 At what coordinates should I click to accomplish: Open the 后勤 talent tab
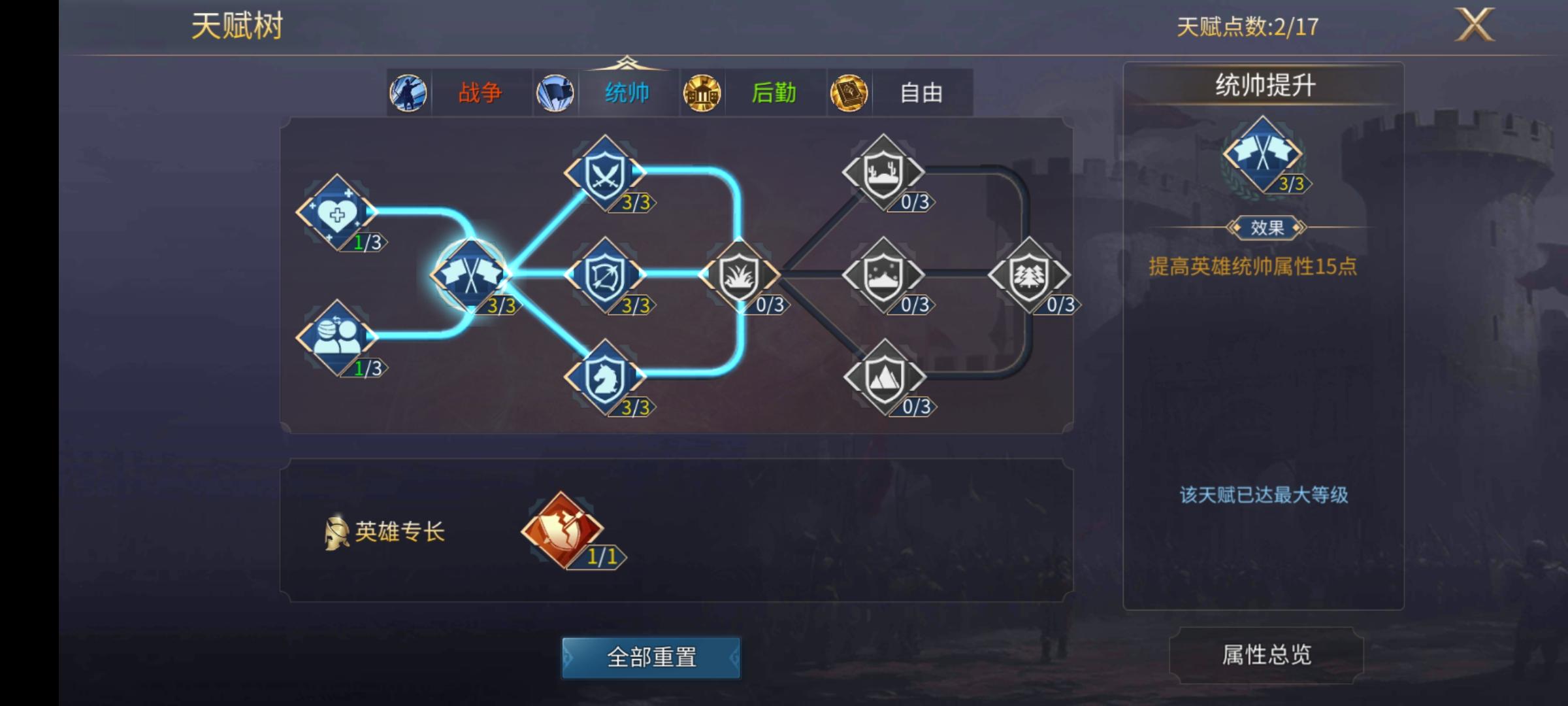click(775, 93)
